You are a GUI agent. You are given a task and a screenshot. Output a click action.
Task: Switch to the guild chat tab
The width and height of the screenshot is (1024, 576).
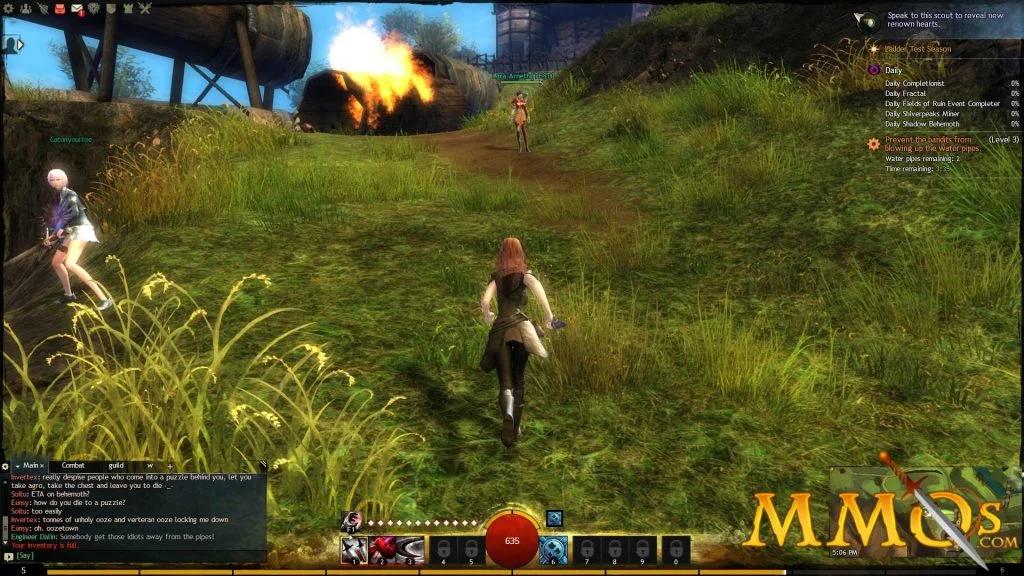tap(116, 466)
